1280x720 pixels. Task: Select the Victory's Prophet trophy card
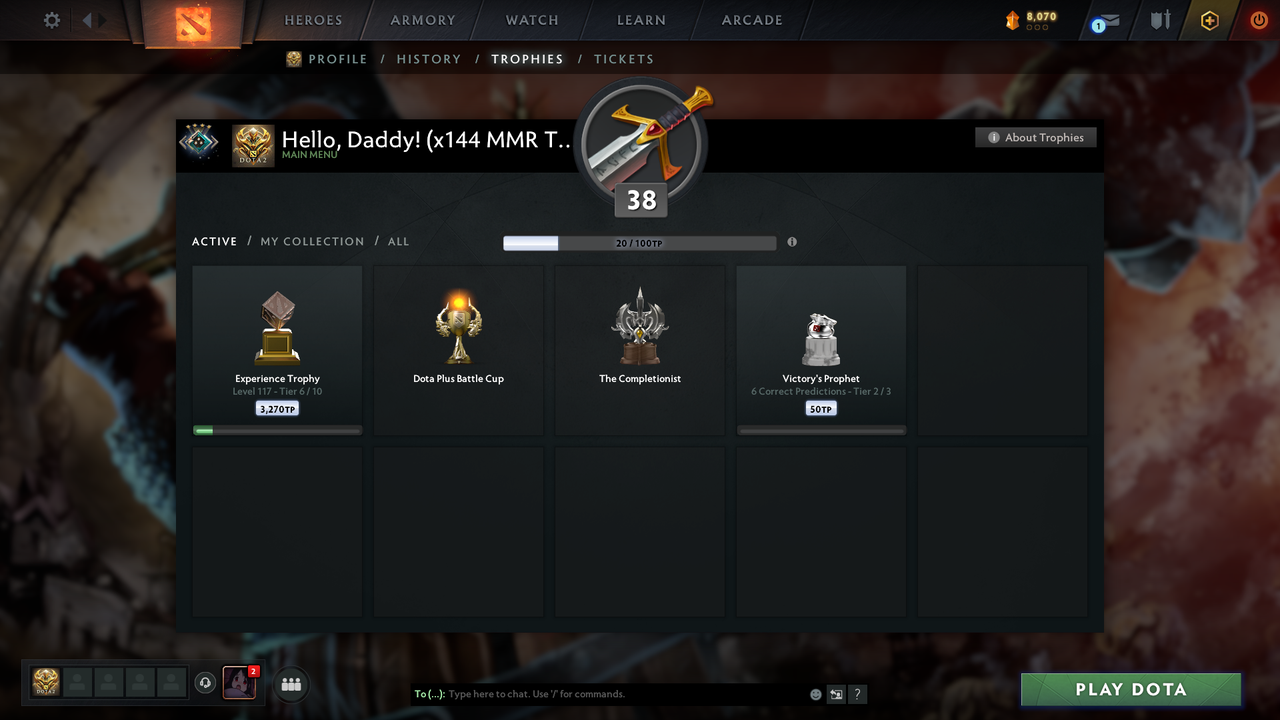(x=821, y=348)
